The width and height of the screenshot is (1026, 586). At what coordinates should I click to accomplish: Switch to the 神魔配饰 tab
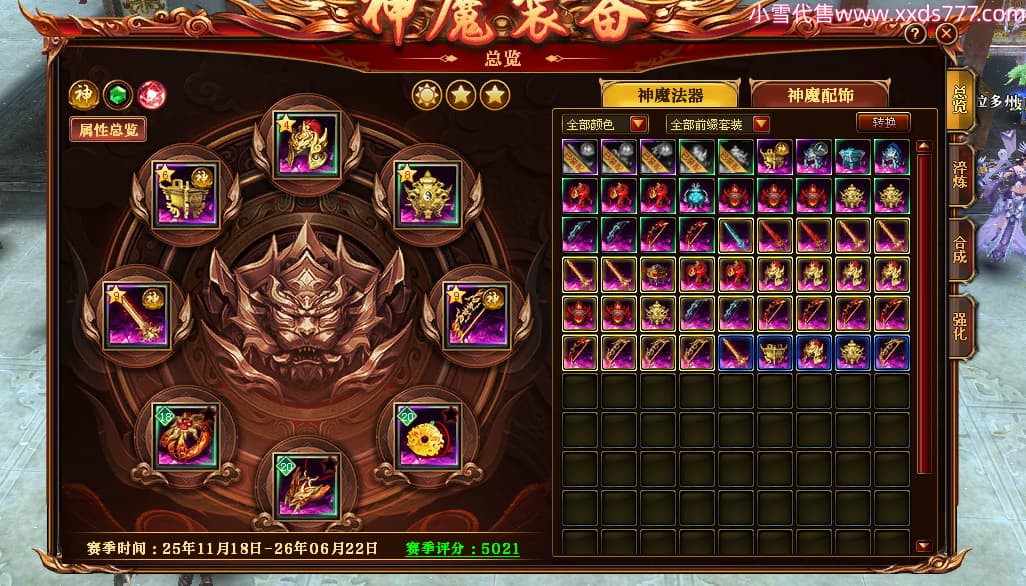(819, 95)
